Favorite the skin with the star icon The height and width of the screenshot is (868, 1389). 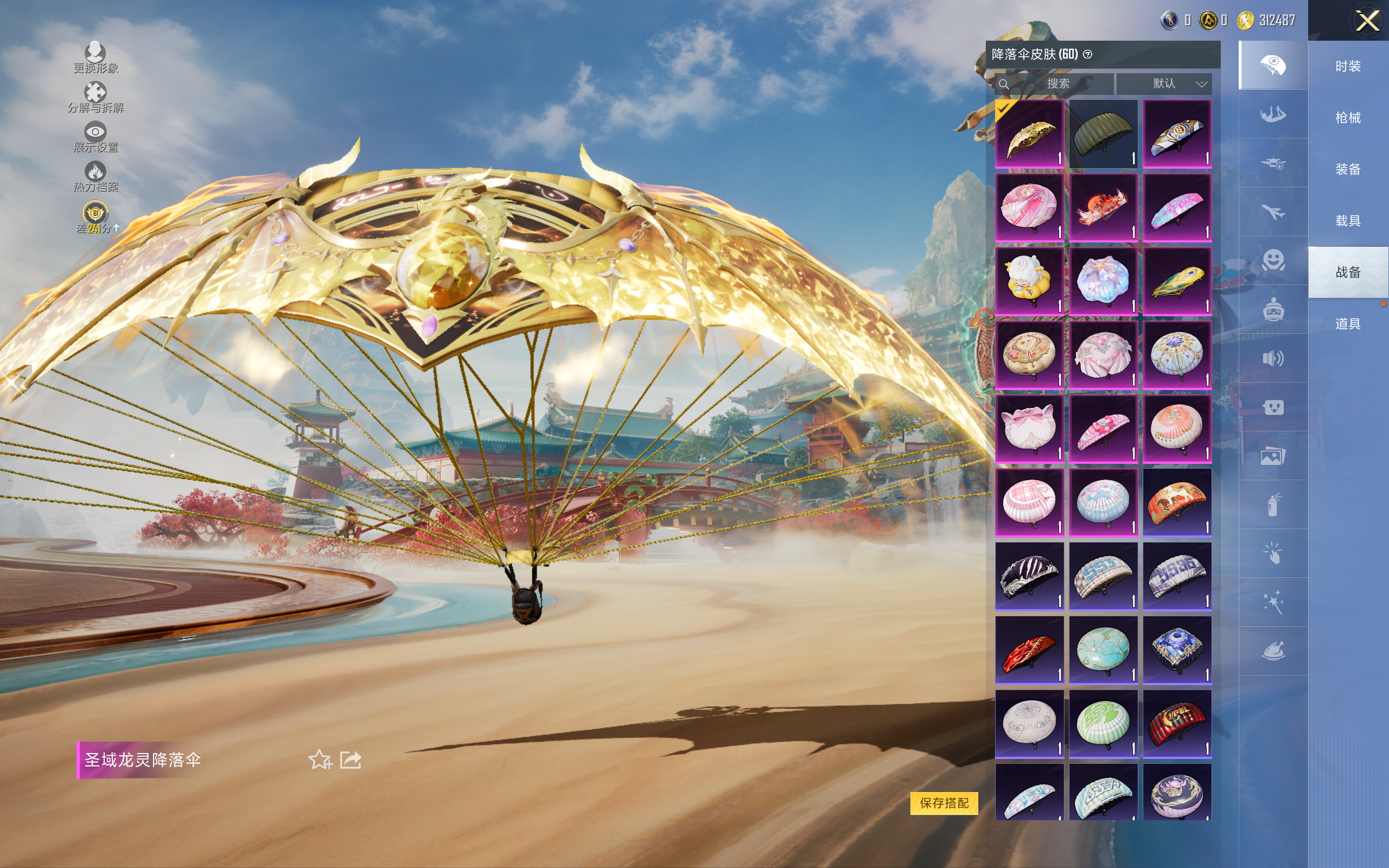coord(320,759)
